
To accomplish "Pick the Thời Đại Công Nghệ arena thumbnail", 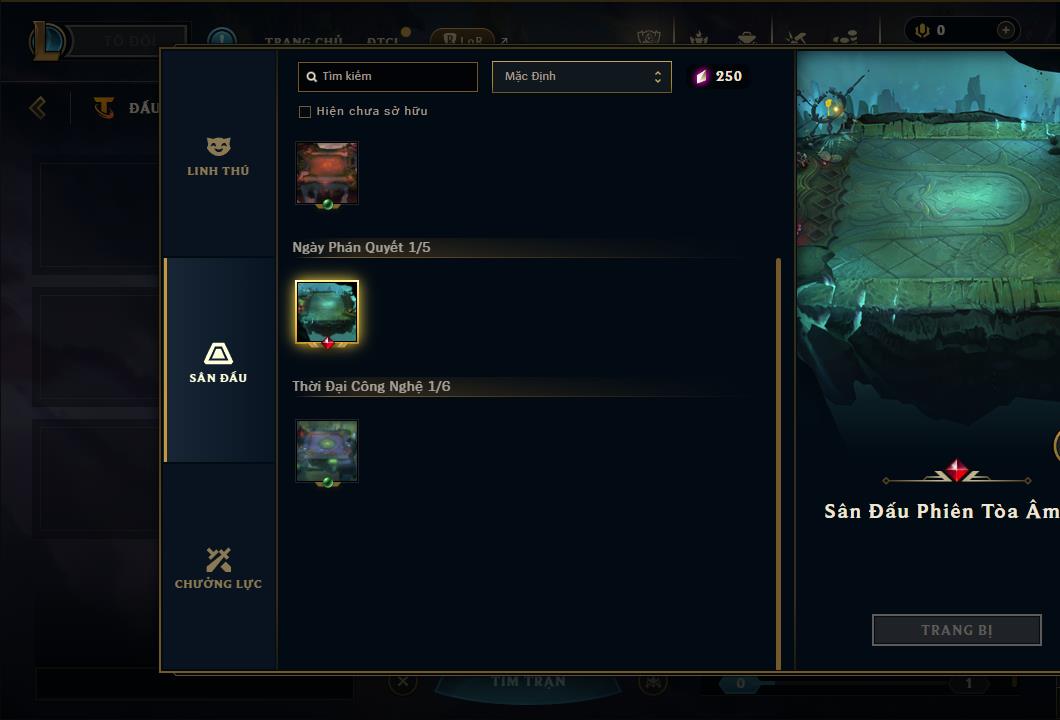I will [x=327, y=450].
